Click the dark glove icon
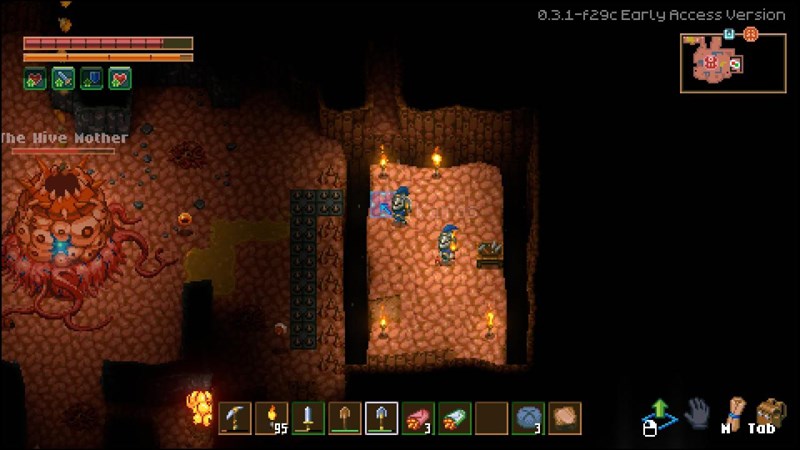800x450 pixels. [x=697, y=411]
